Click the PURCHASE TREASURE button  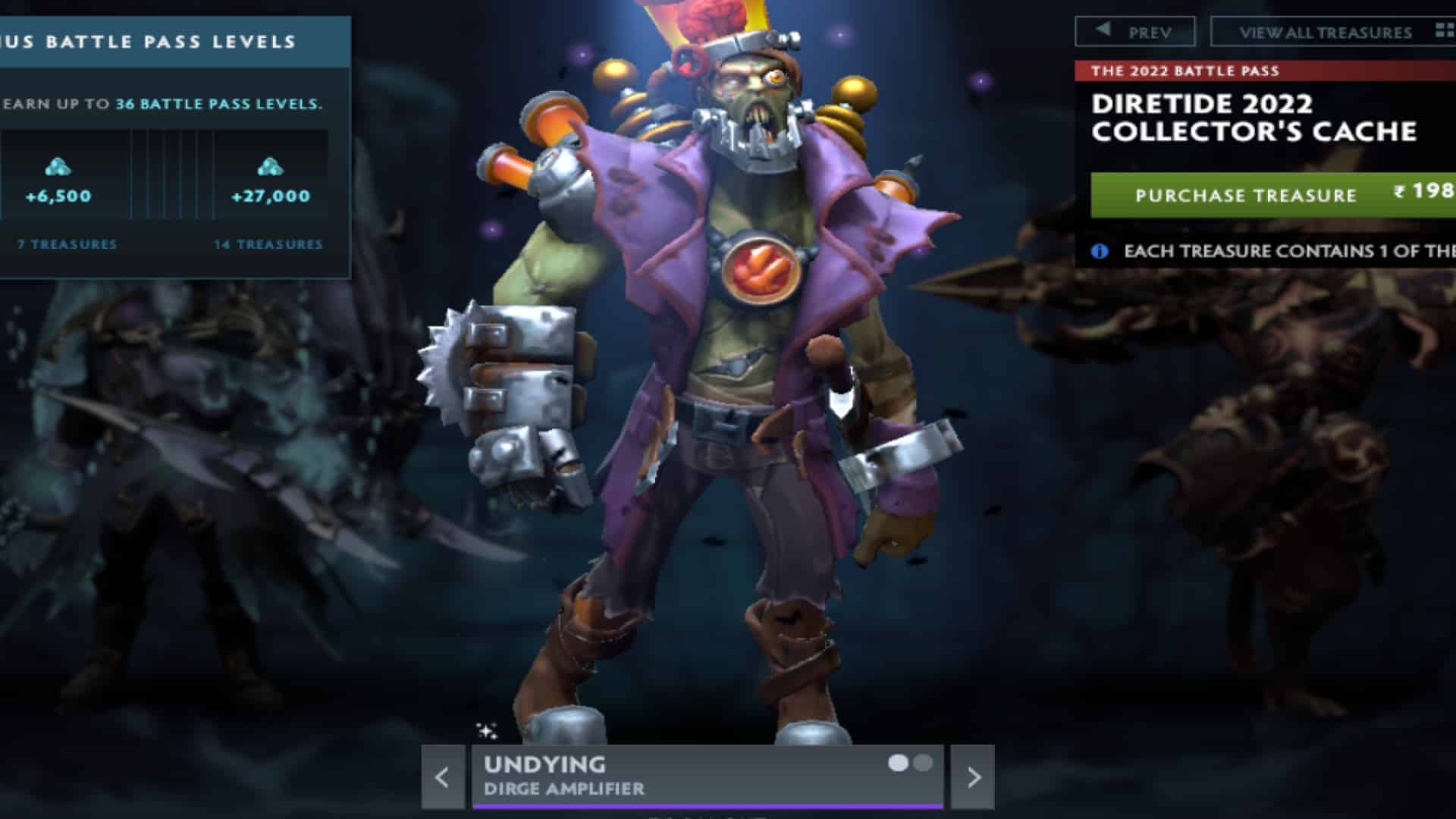[1246, 195]
